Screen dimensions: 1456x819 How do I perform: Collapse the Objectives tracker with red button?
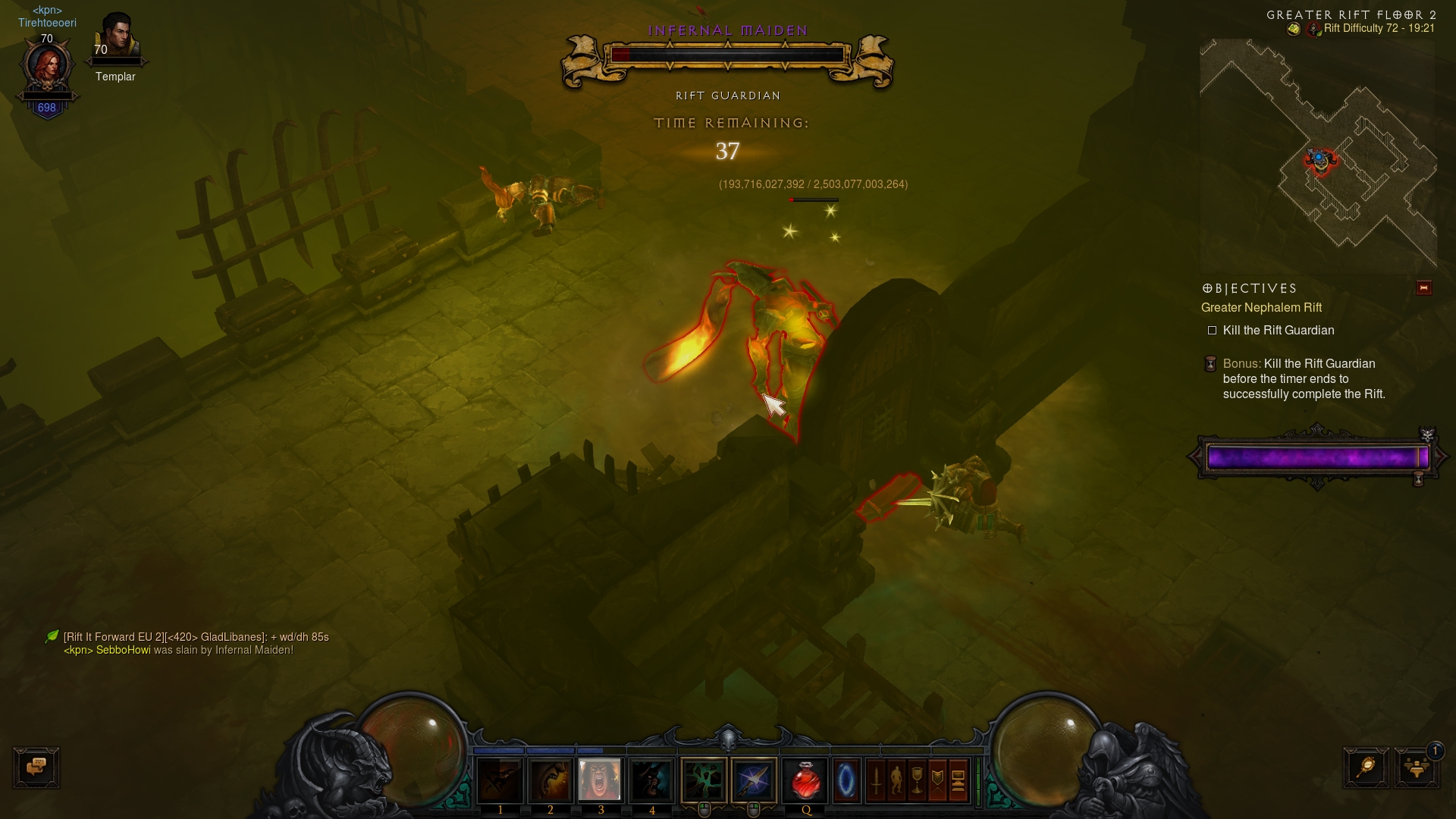(1423, 288)
